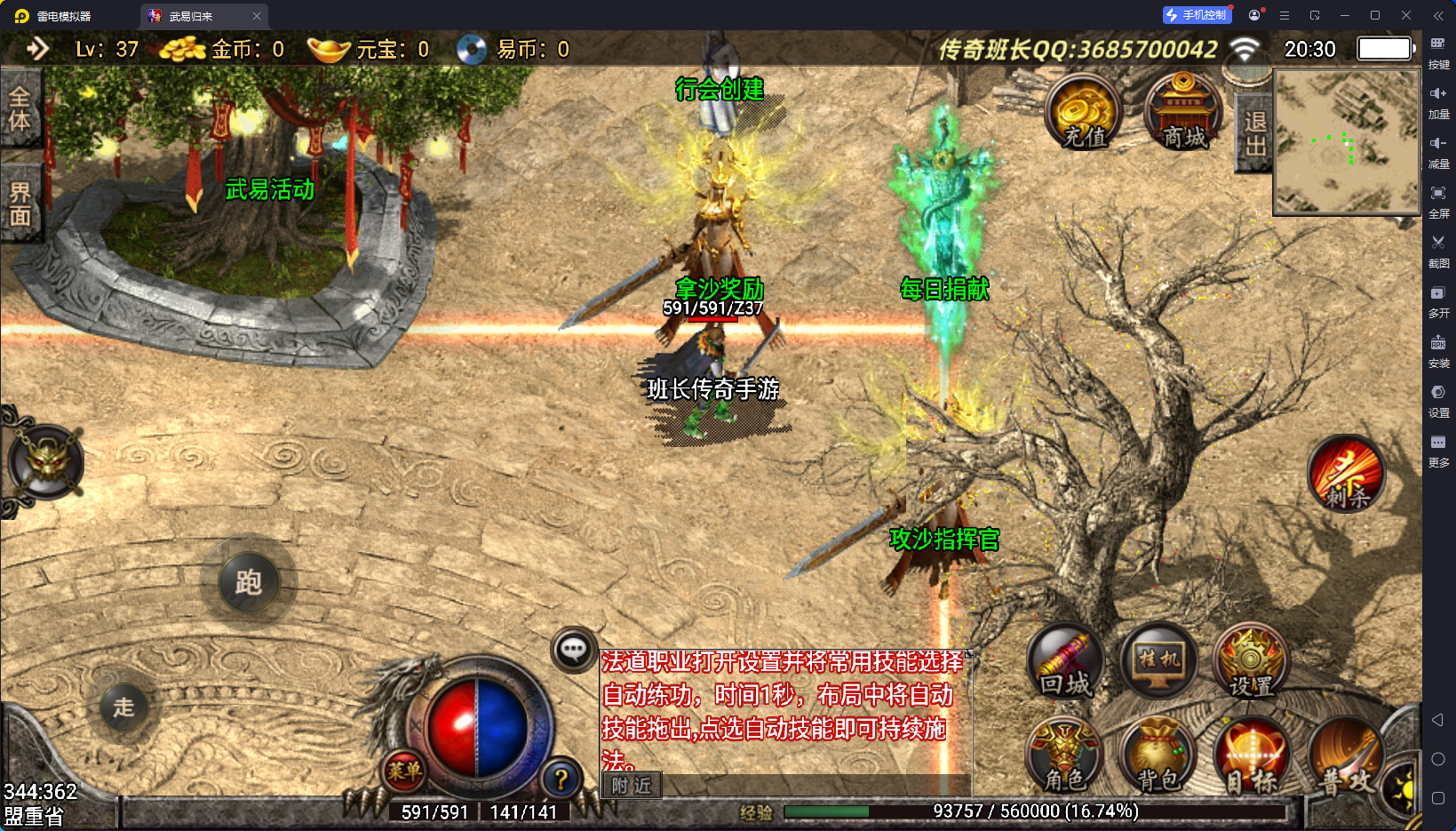Open the 商城 shop
1456x831 pixels.
1182,114
